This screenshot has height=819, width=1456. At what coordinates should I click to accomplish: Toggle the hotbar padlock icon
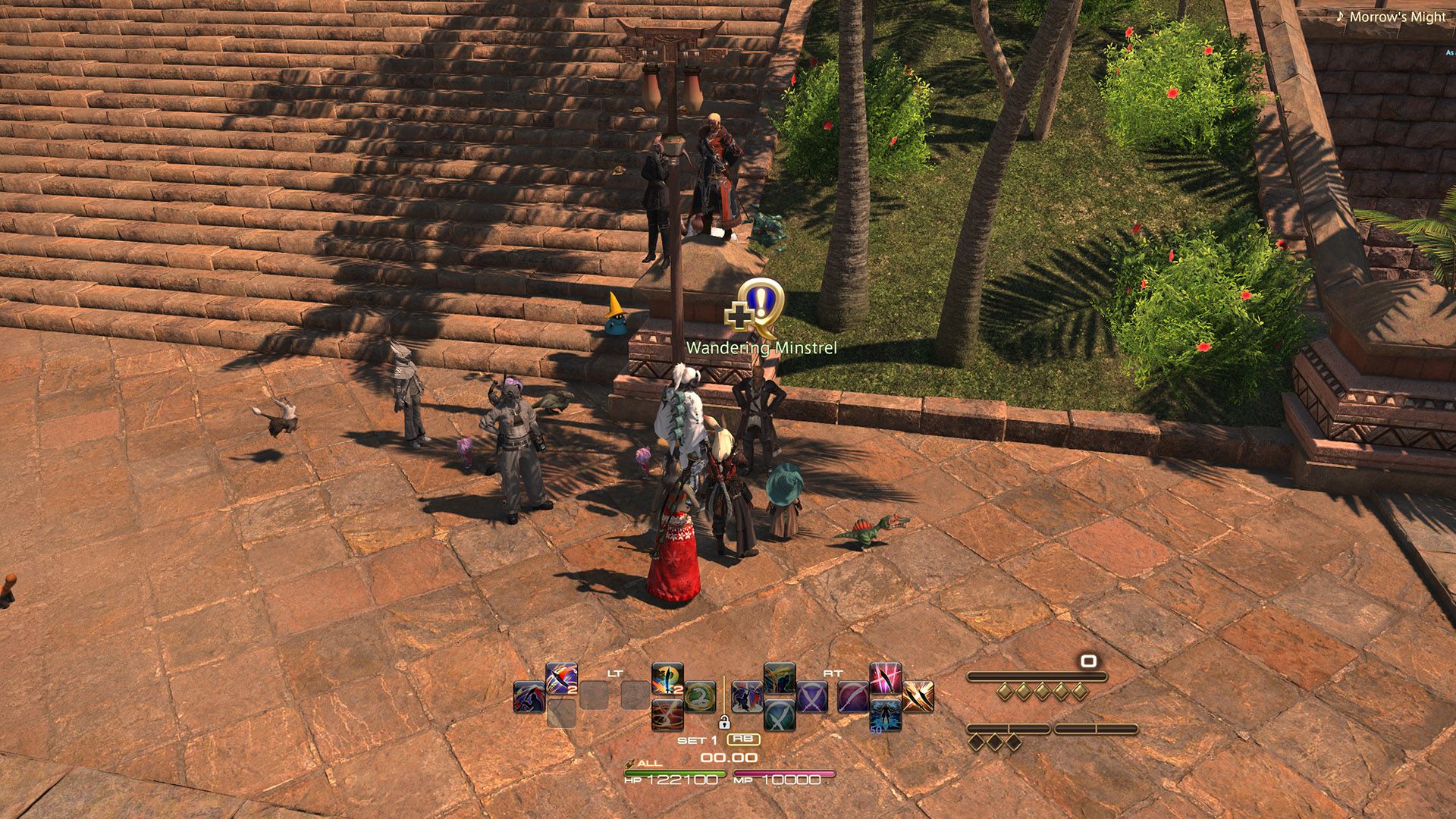(724, 722)
